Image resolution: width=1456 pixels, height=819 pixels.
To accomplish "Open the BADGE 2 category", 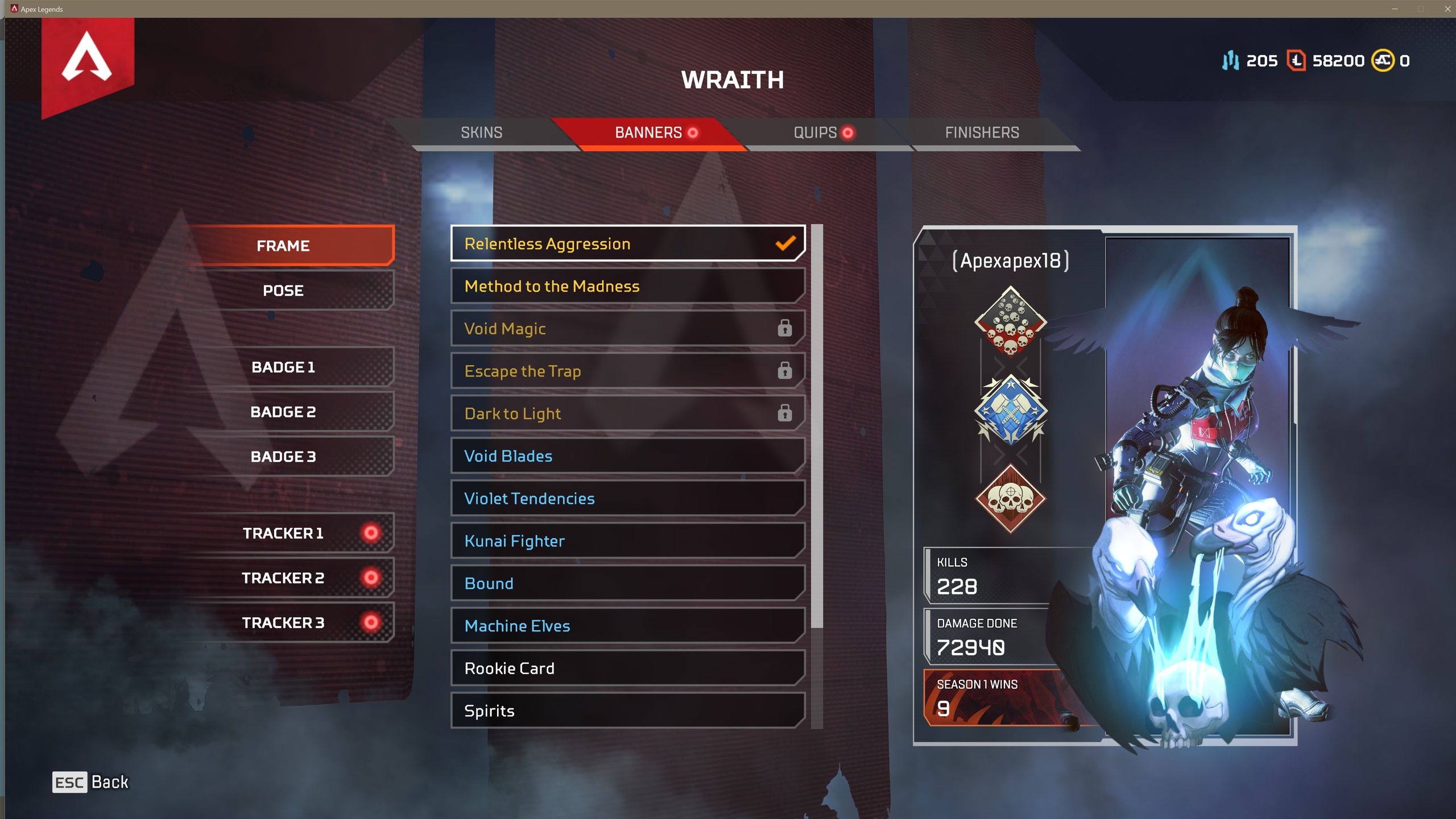I will pyautogui.click(x=284, y=411).
